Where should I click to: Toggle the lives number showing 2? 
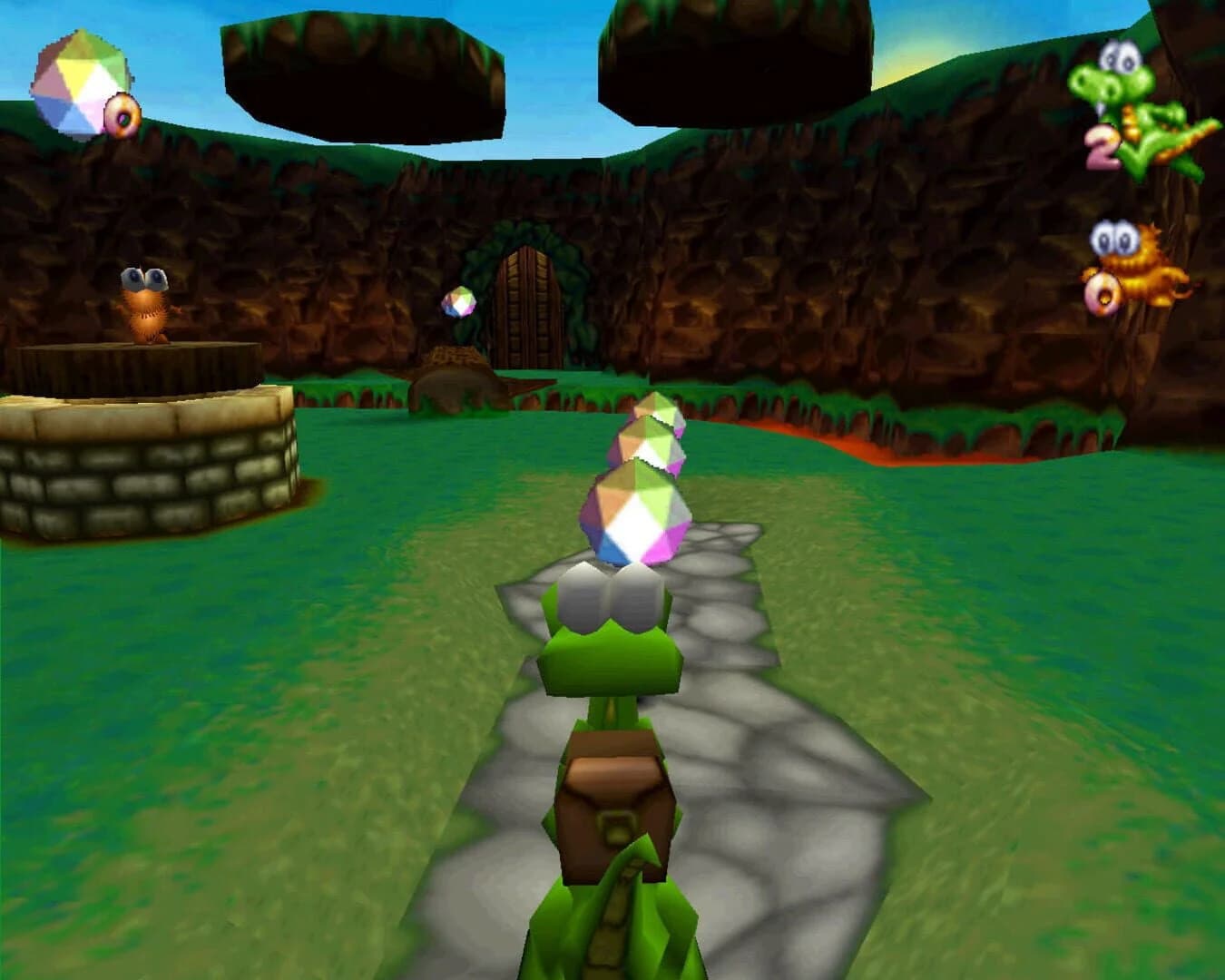[x=1101, y=147]
